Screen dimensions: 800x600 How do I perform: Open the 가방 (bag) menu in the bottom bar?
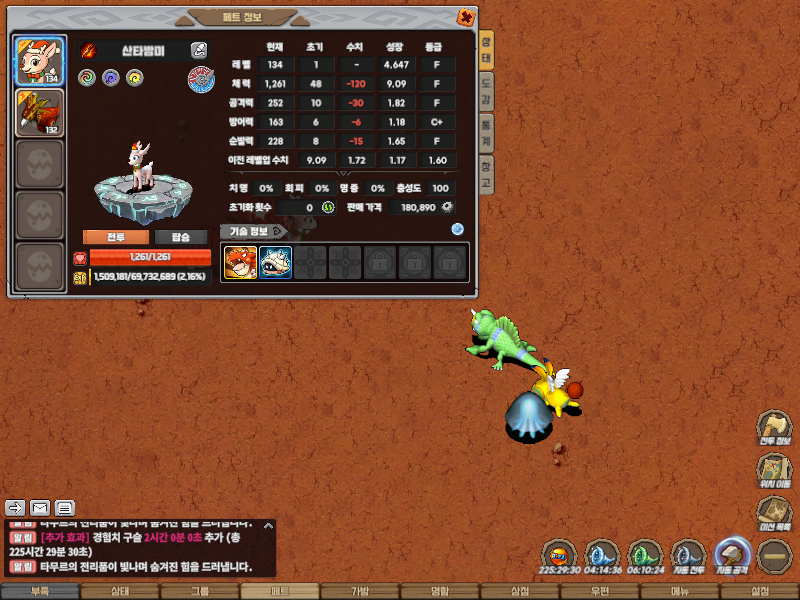point(360,591)
